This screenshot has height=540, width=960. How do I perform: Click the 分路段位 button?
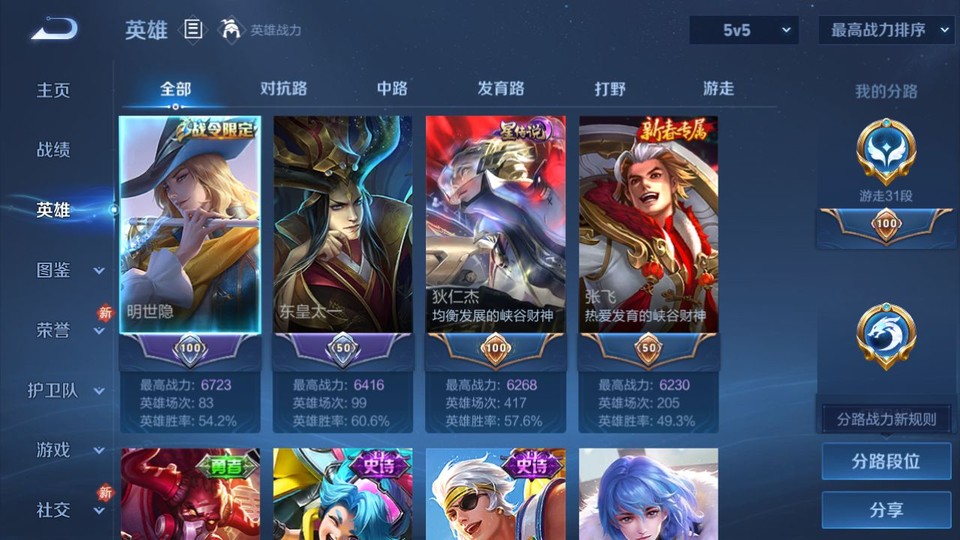(x=886, y=462)
